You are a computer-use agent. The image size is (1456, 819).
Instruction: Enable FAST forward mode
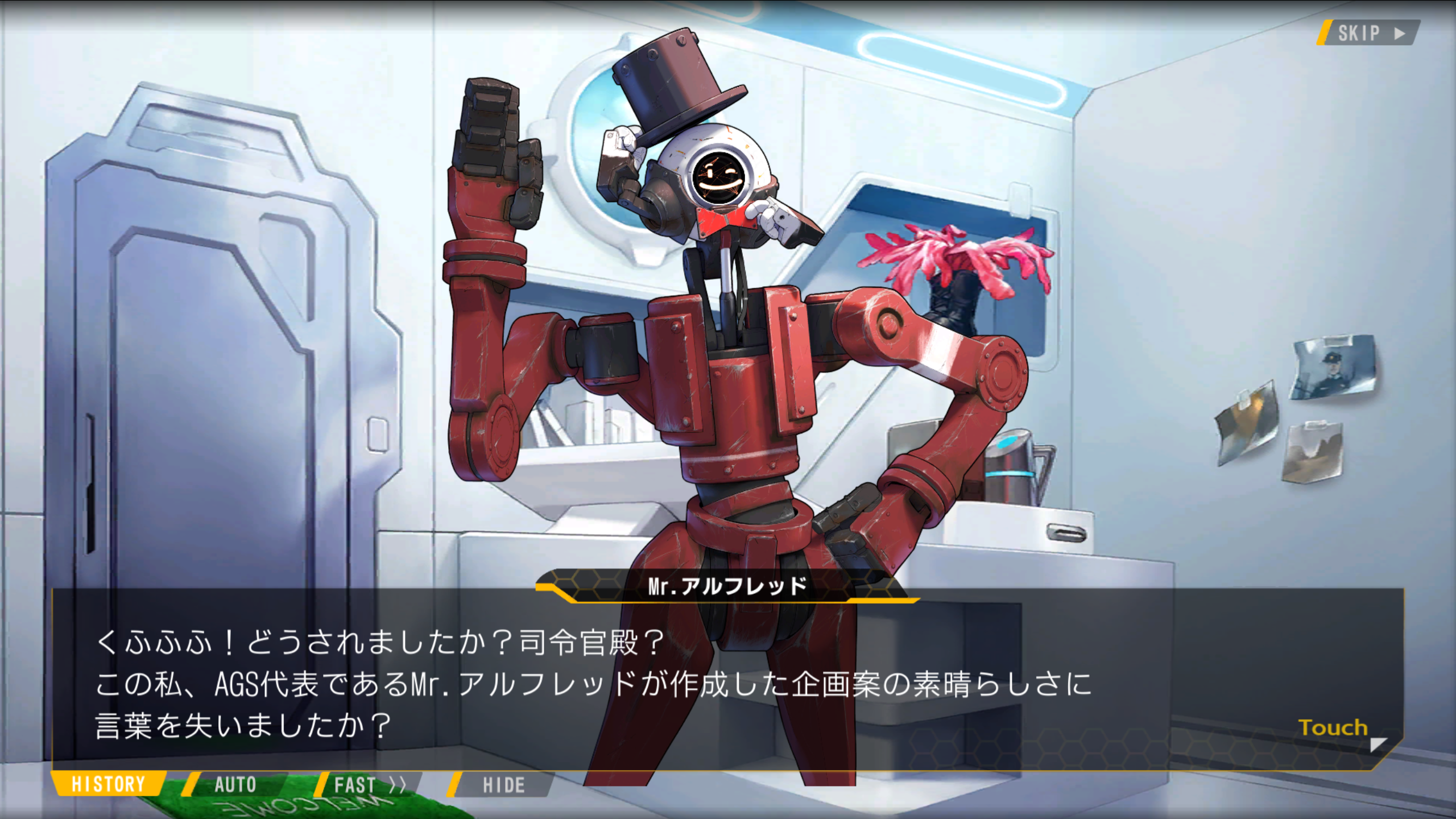pos(369,785)
